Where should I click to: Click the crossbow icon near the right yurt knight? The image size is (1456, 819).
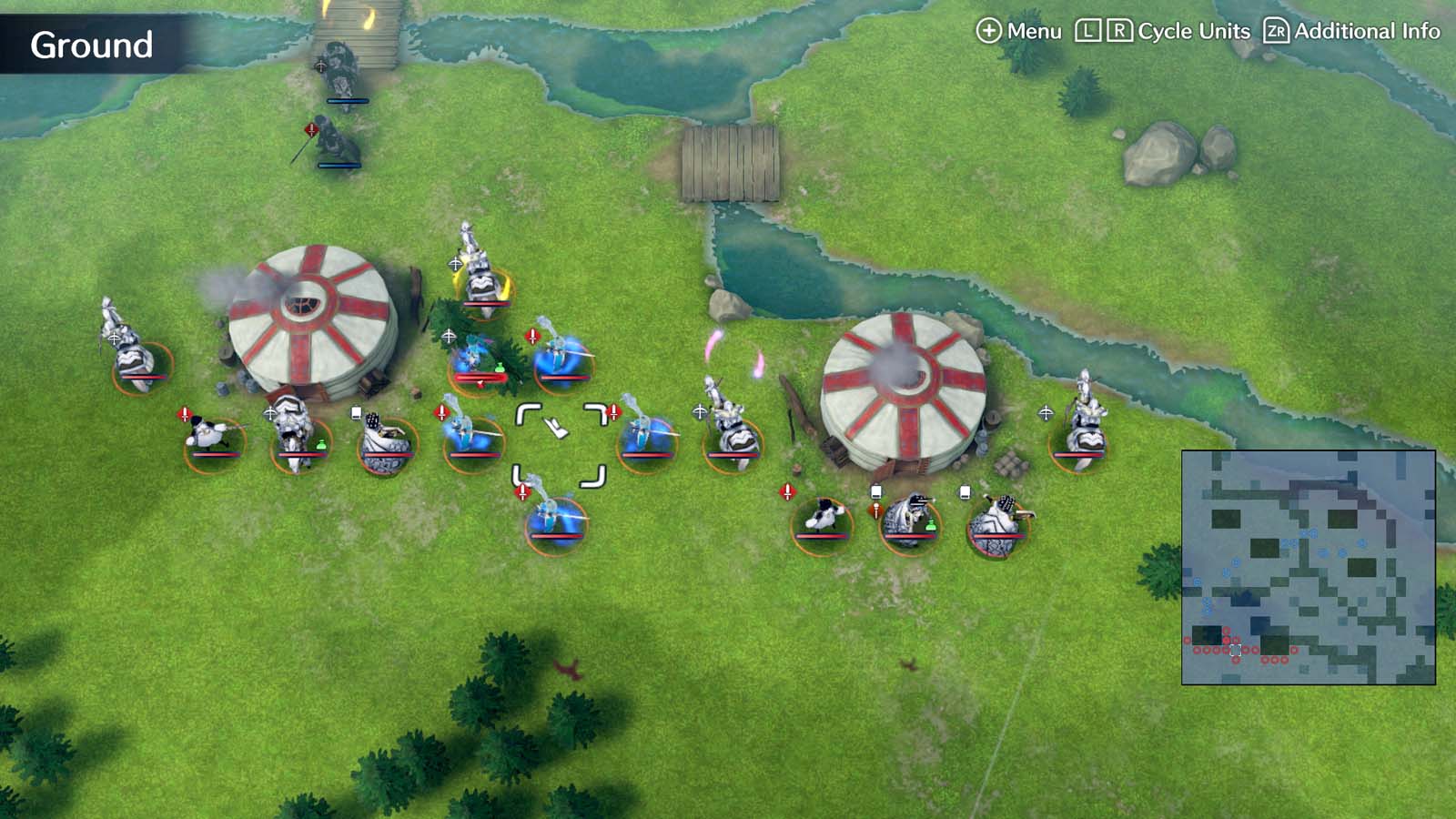point(1046,414)
